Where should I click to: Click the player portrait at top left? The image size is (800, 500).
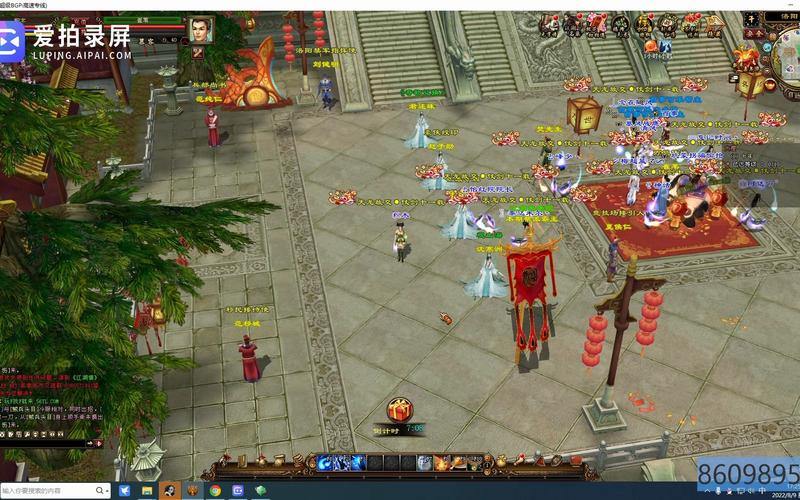[202, 31]
